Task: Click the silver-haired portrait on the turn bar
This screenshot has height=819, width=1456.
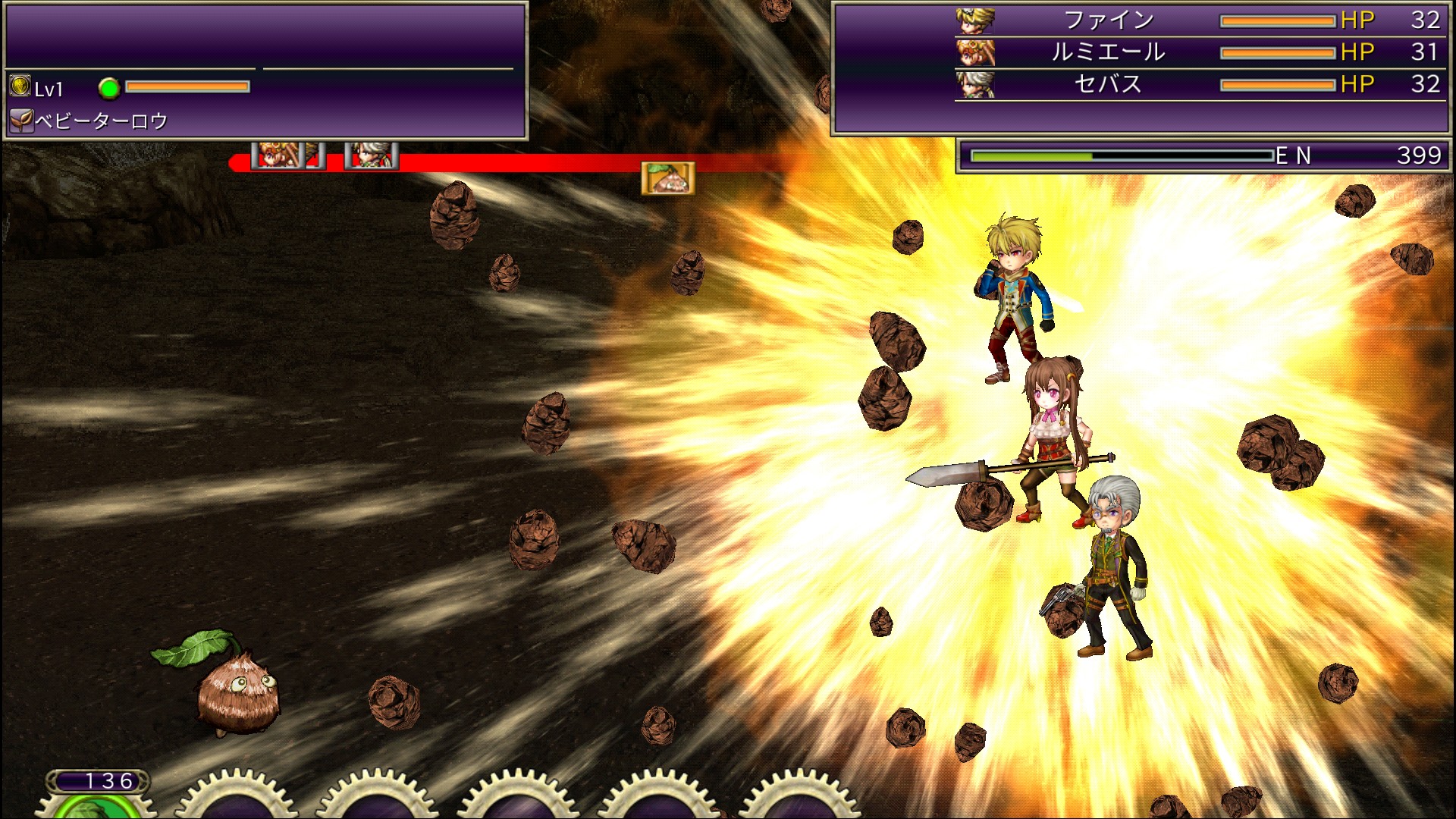Action: [x=371, y=155]
